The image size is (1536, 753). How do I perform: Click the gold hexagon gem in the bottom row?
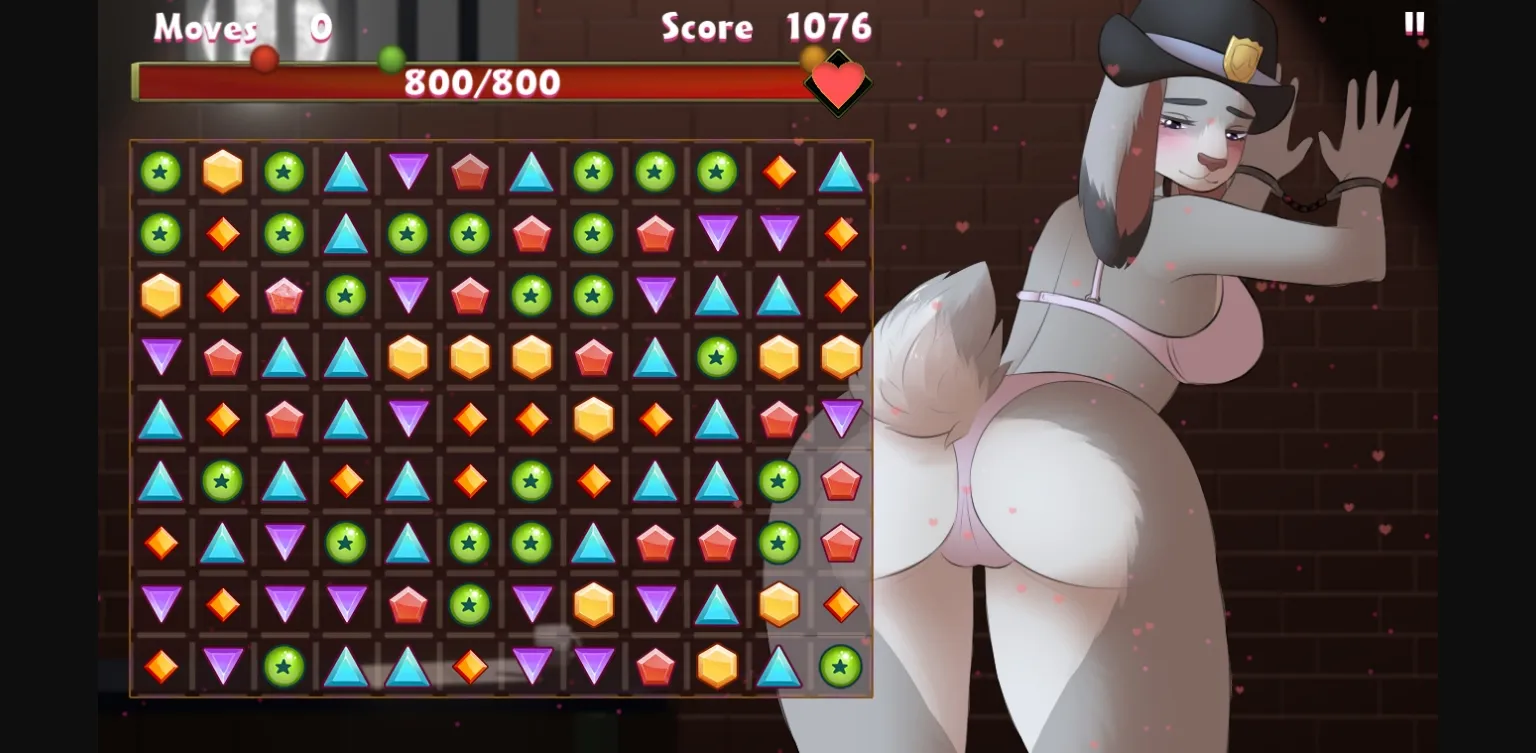tap(717, 666)
